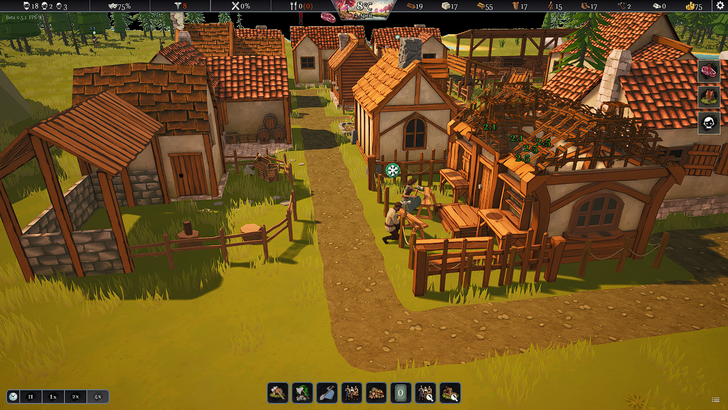The width and height of the screenshot is (728, 410).
Task: Open the hammer construction build menu
Action: [x=278, y=393]
